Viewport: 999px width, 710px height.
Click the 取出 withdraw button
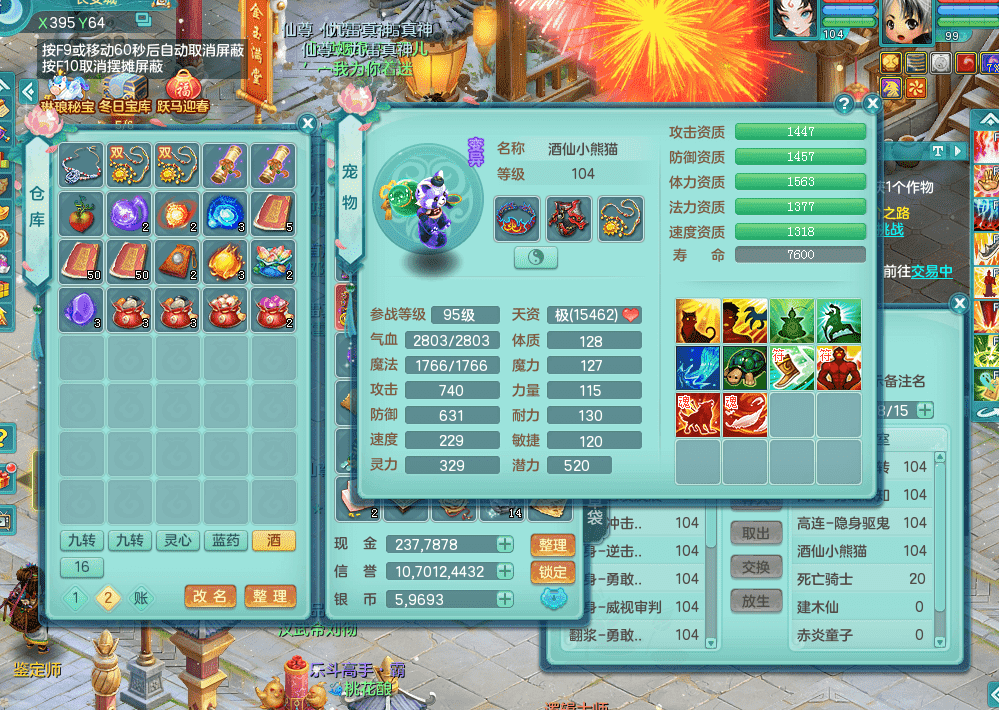point(756,534)
